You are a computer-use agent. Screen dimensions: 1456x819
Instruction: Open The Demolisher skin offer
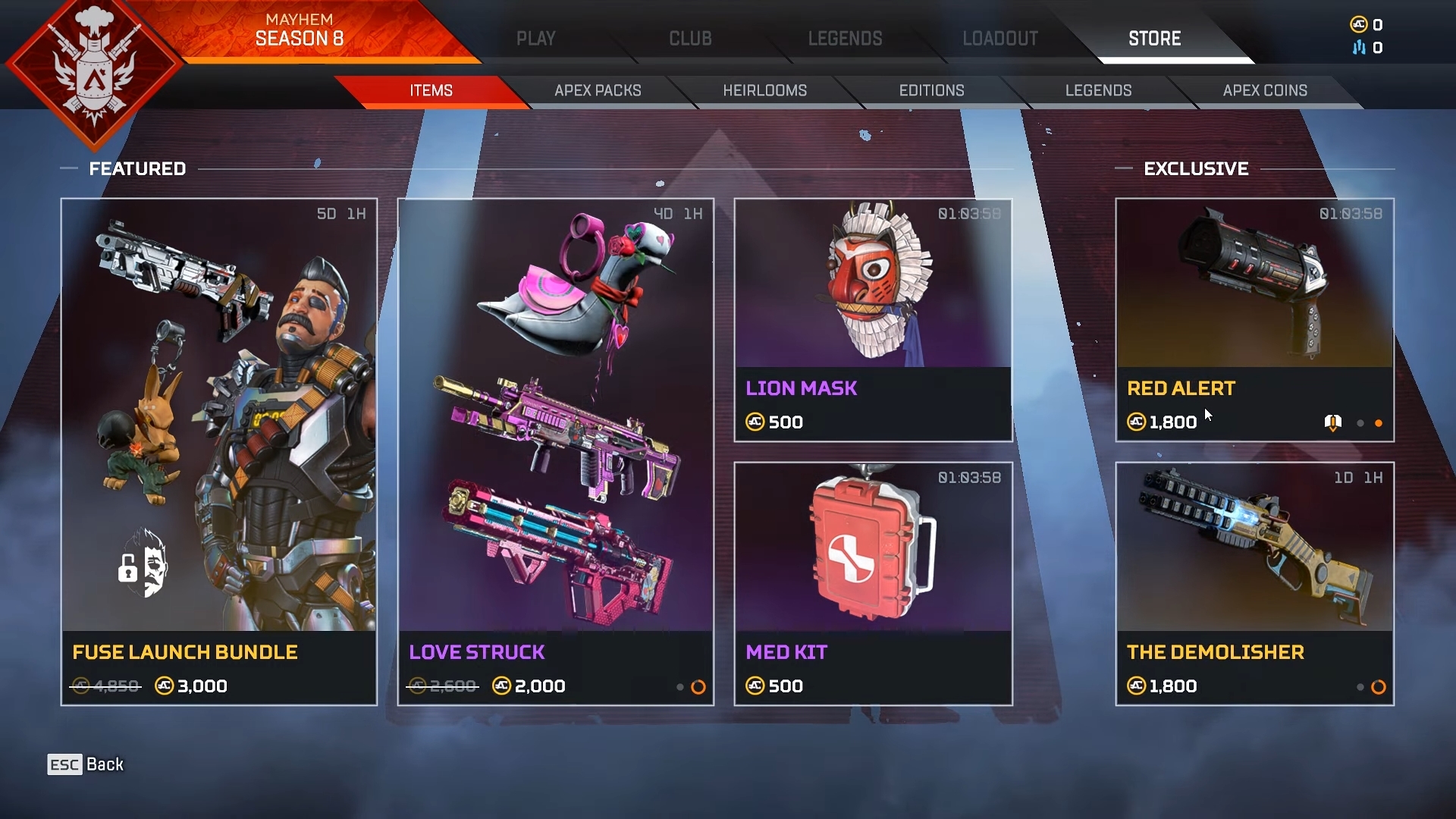coord(1254,584)
